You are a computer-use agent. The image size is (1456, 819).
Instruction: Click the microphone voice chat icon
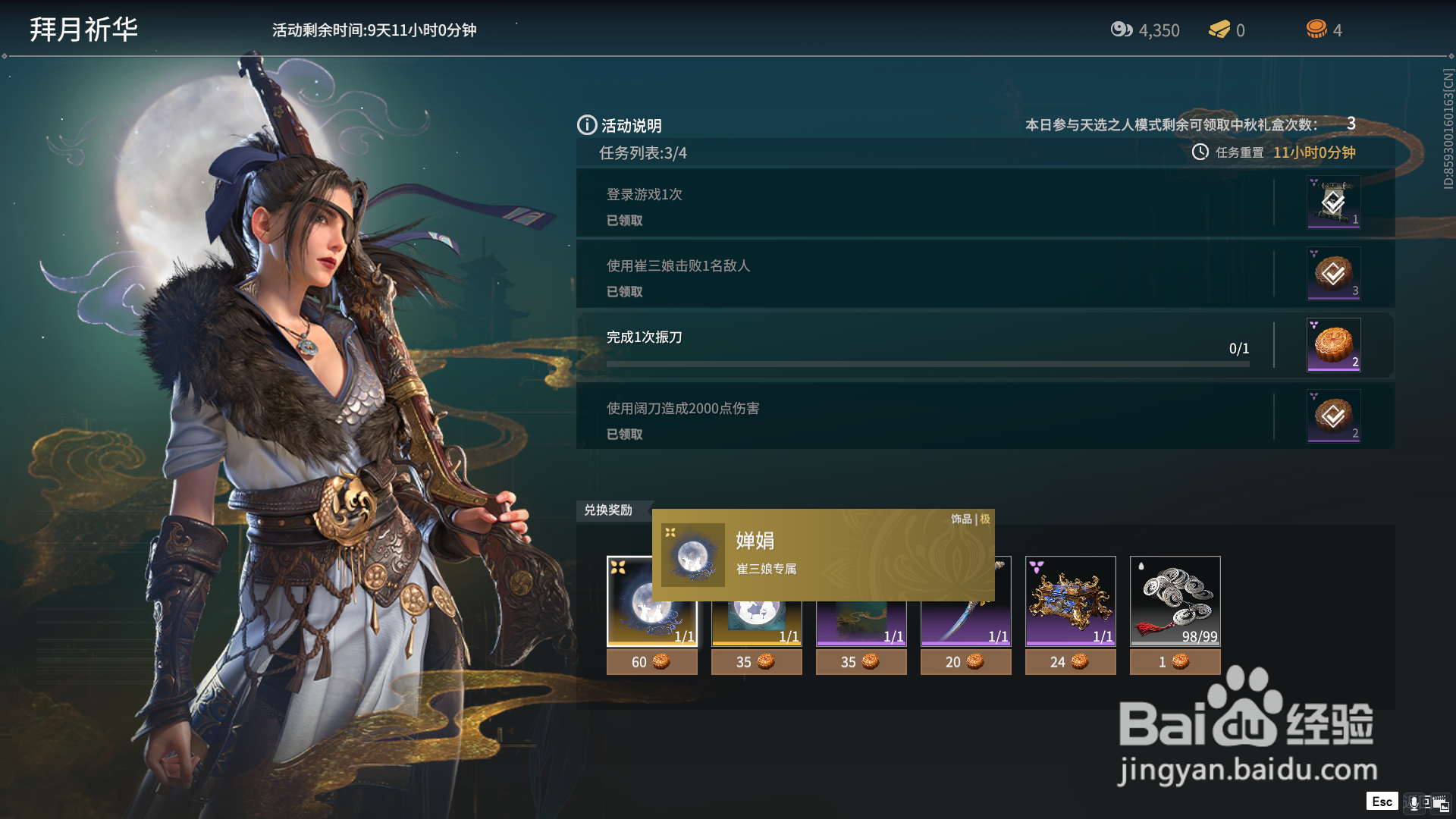click(1414, 802)
